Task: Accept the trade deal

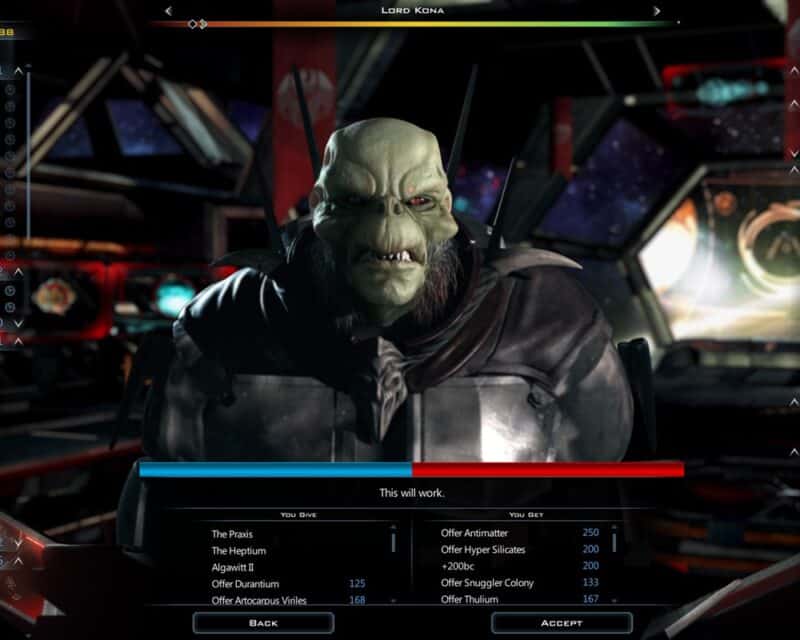Action: point(561,623)
